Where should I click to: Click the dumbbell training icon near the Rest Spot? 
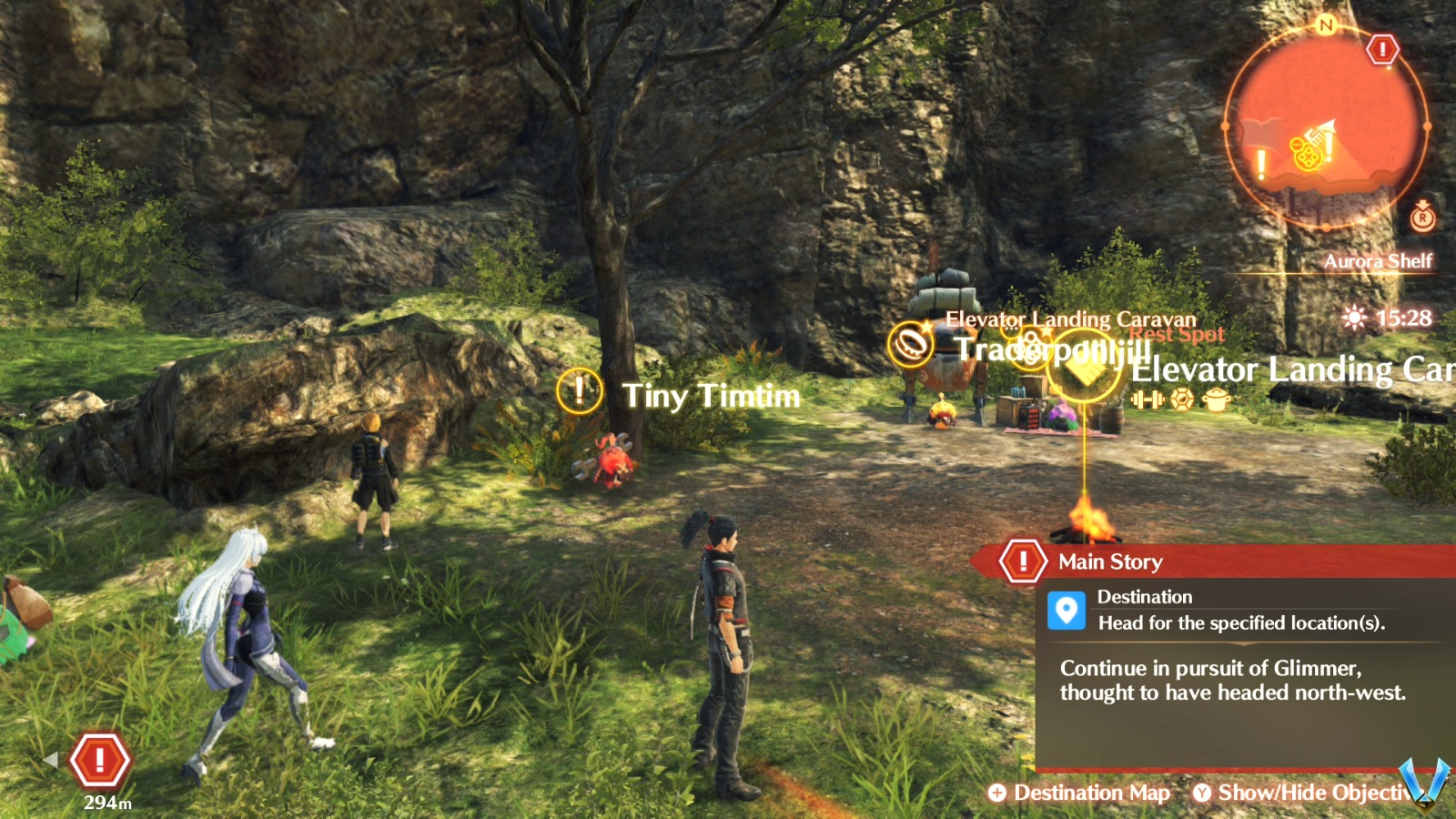click(x=1148, y=399)
